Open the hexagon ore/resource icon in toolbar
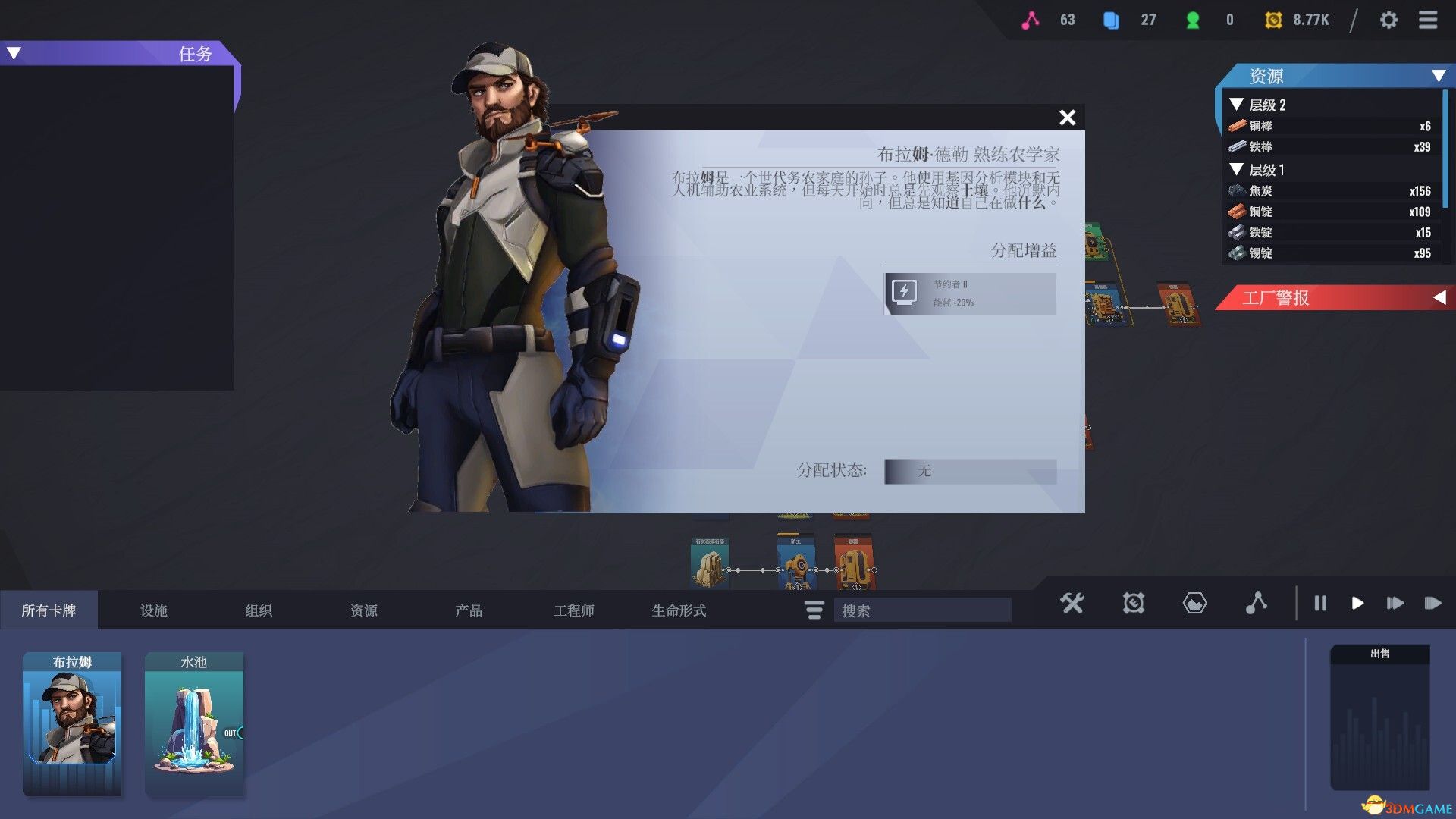The height and width of the screenshot is (819, 1456). [1194, 604]
